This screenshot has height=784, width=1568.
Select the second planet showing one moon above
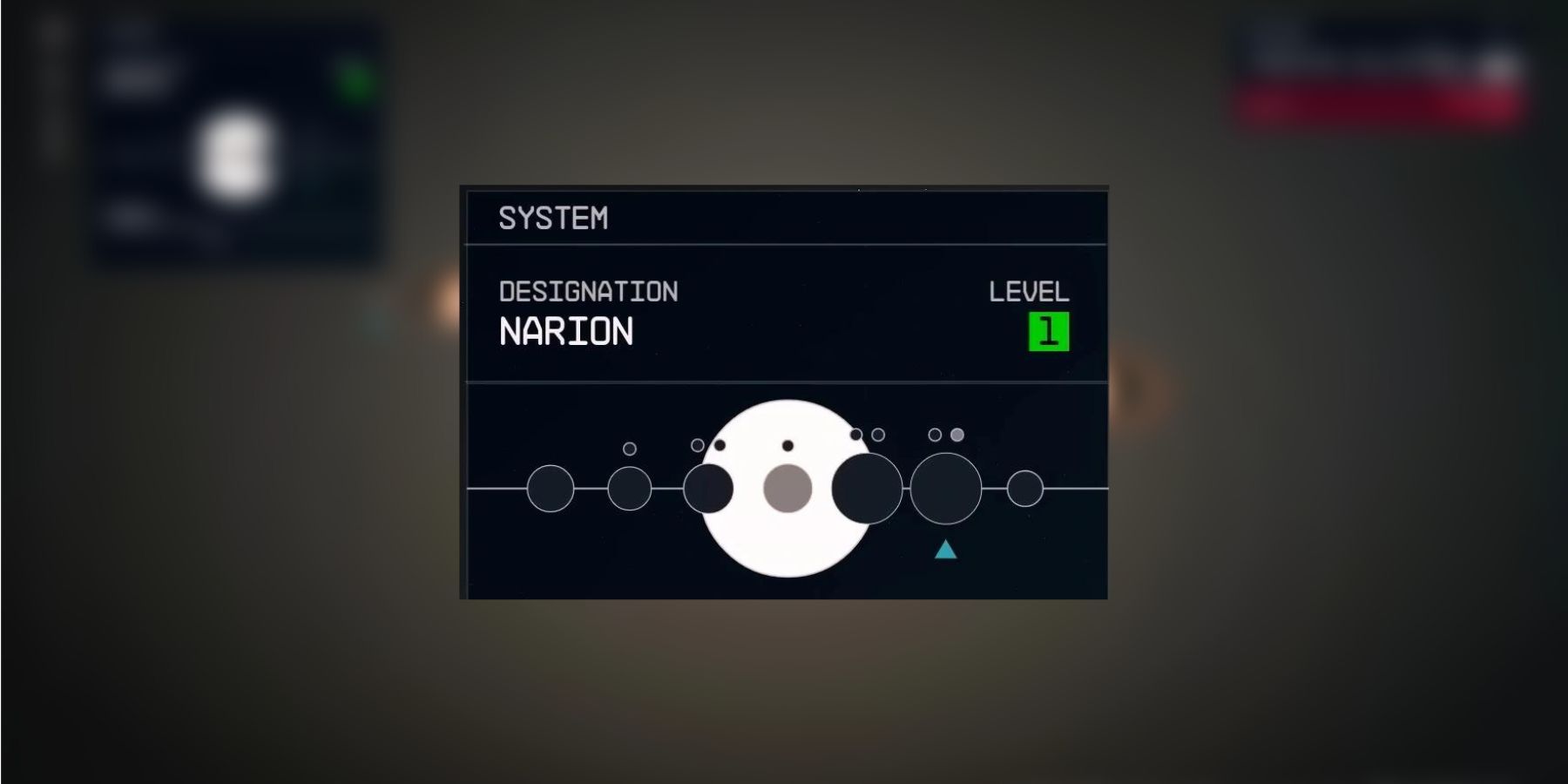629,489
